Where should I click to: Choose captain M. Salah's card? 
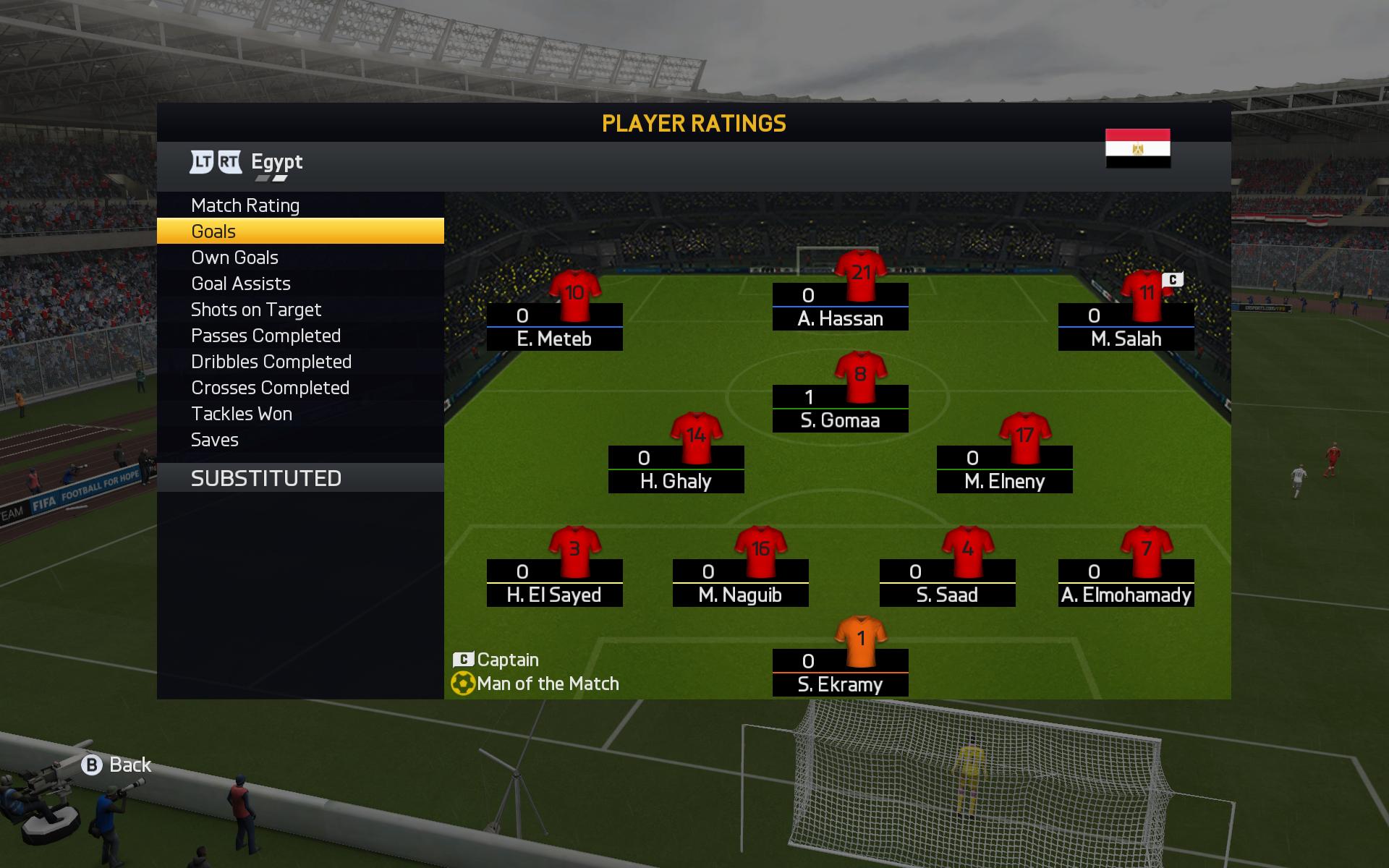pos(1126,327)
